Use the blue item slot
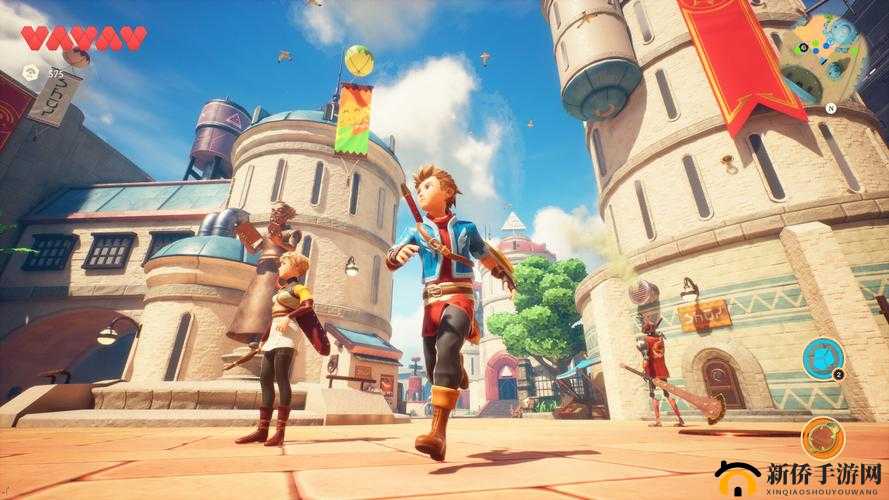This screenshot has height=500, width=889. pos(822,358)
